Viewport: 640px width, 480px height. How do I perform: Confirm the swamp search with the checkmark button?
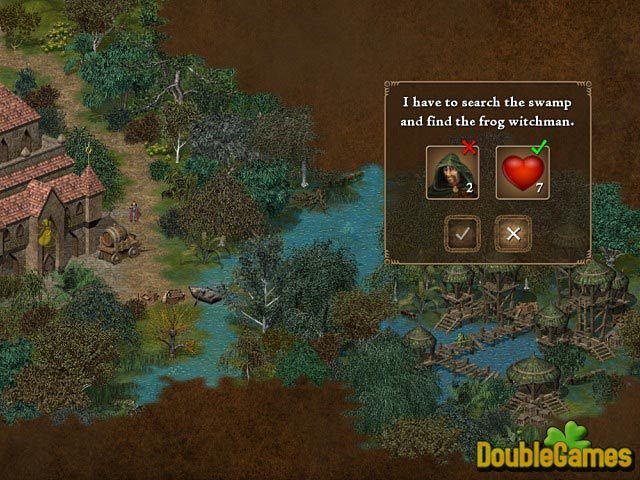pyautogui.click(x=463, y=233)
